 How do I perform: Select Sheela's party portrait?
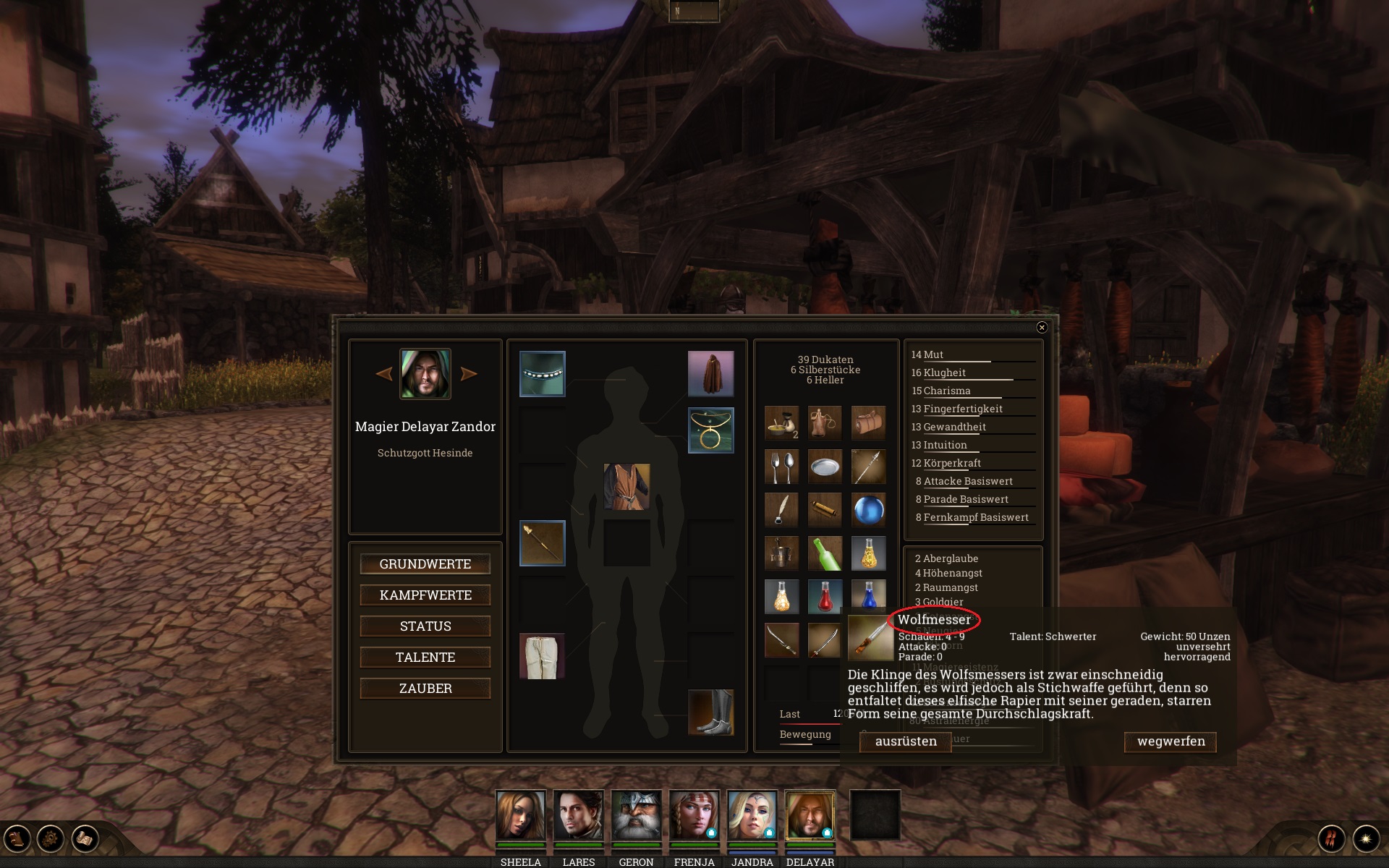coord(520,815)
